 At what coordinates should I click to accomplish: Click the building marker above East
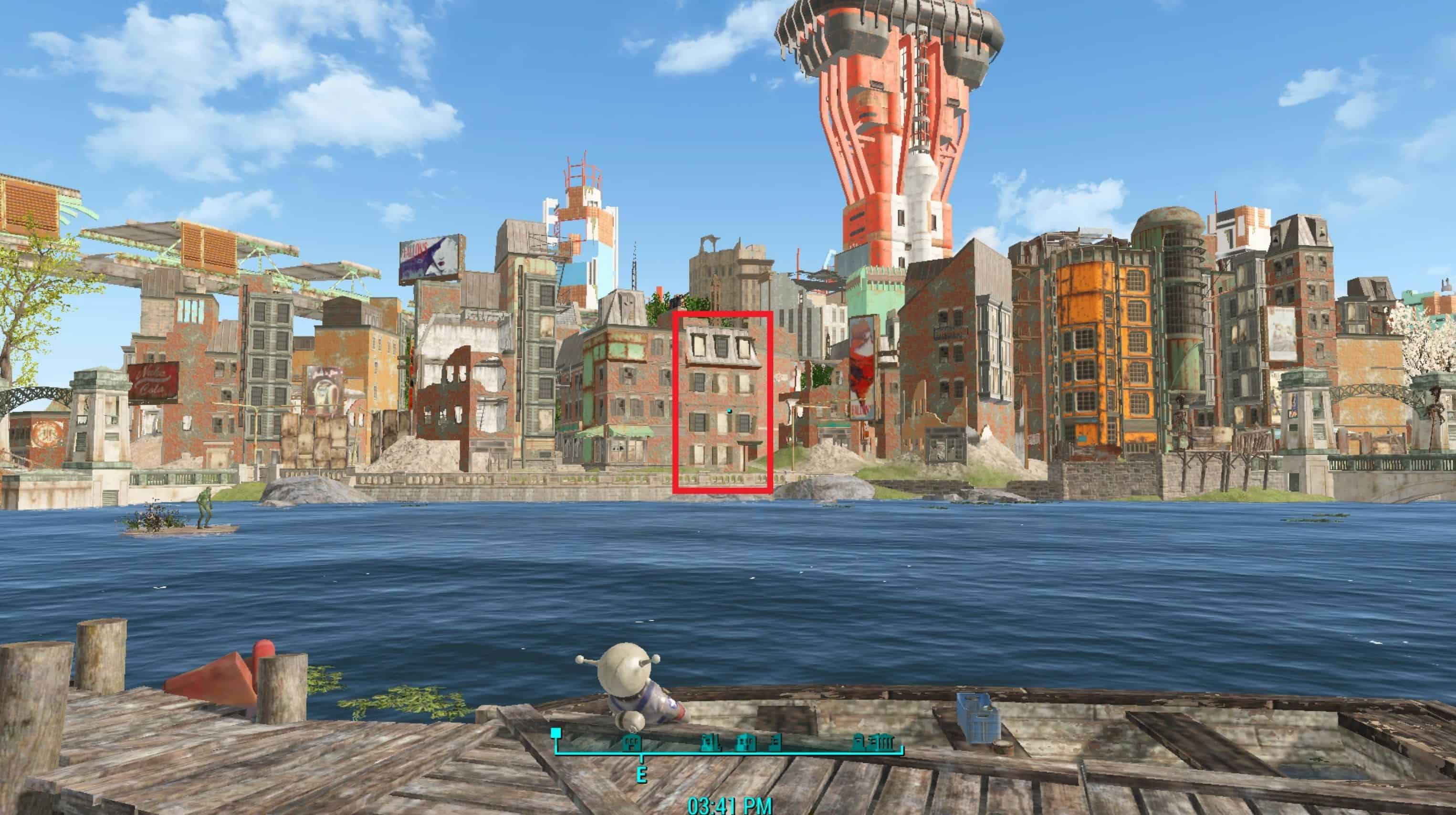point(631,742)
